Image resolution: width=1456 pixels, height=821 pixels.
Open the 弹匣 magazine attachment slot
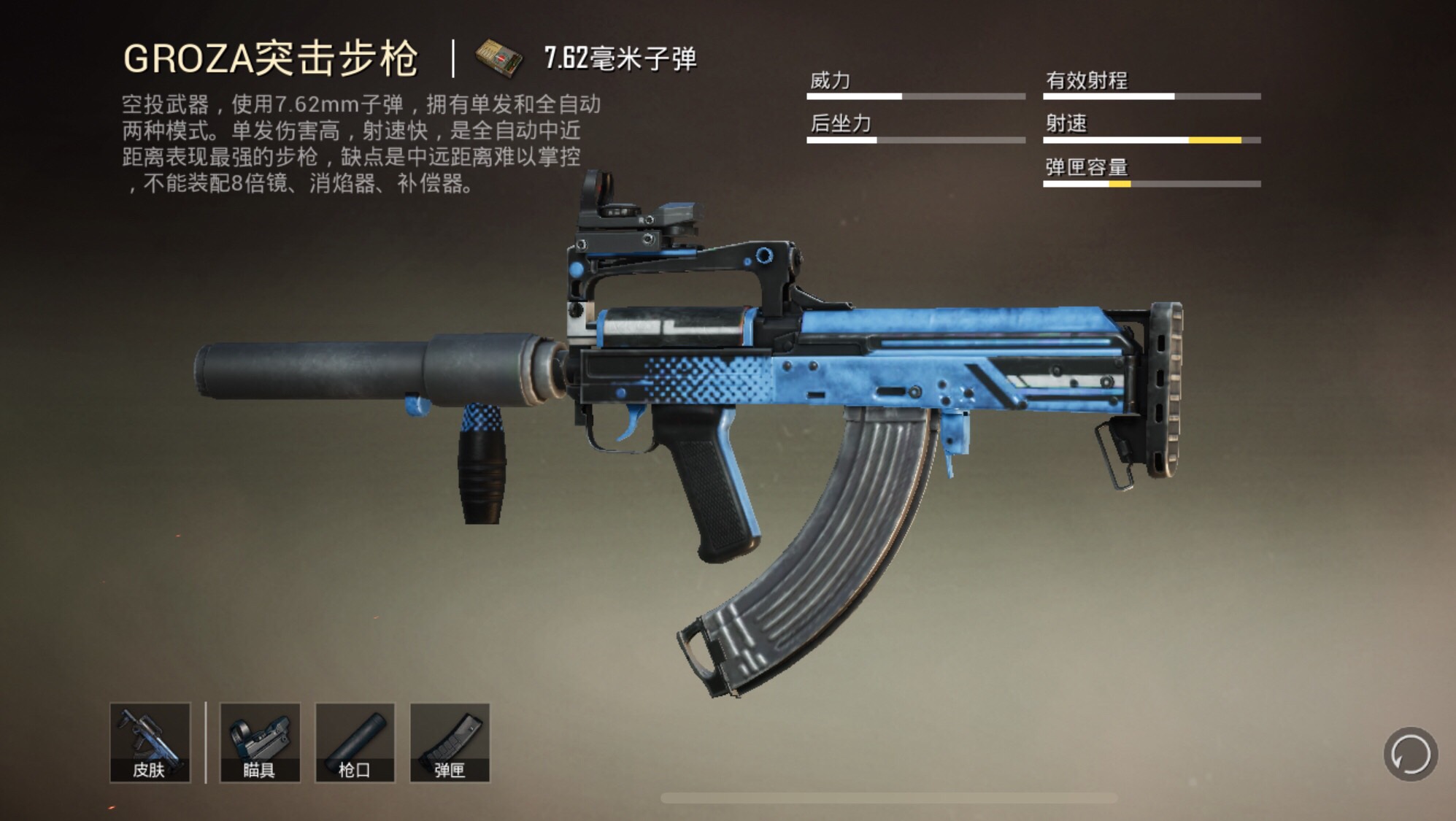tap(450, 742)
